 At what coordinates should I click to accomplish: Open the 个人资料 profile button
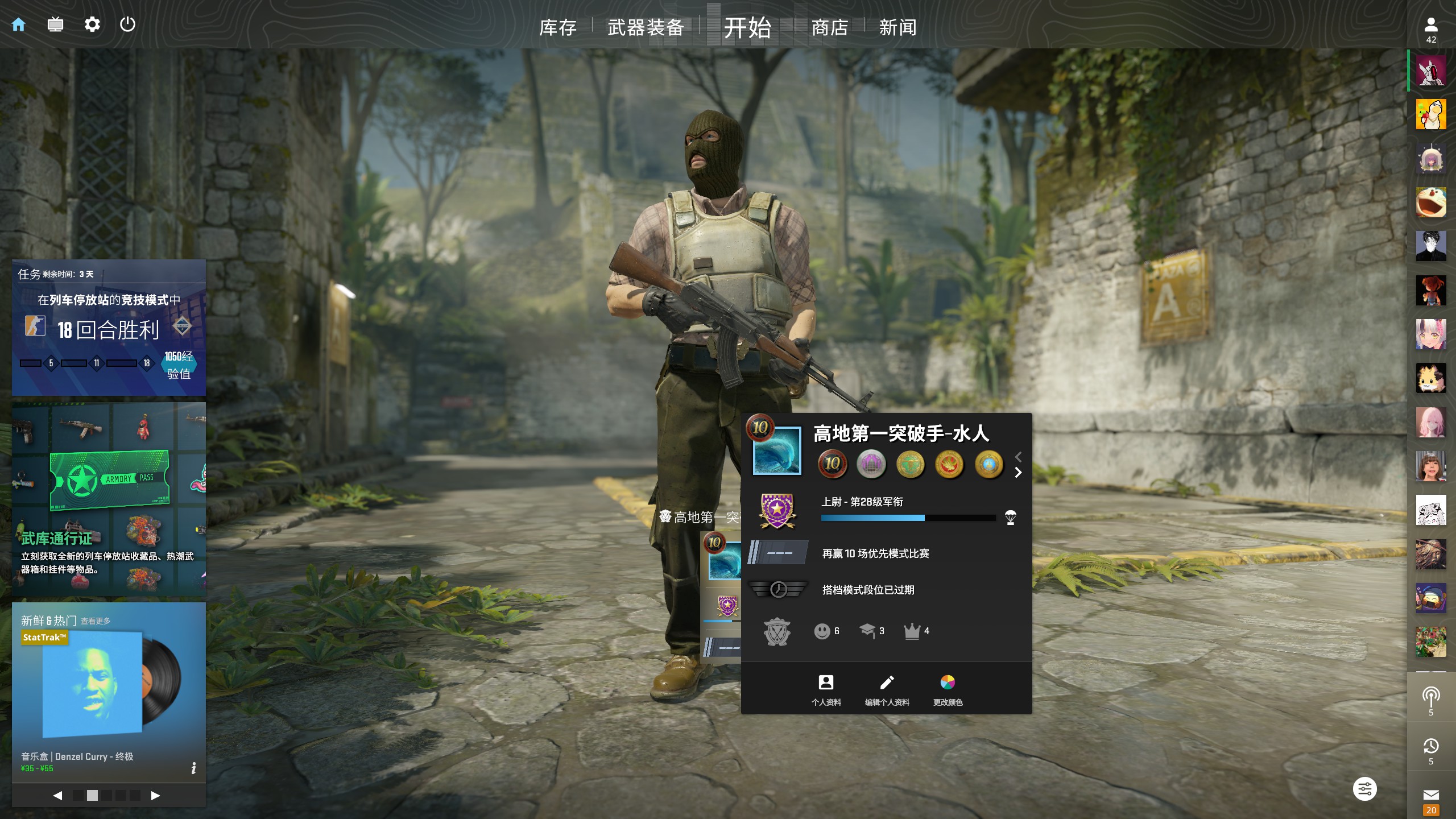[x=826, y=689]
